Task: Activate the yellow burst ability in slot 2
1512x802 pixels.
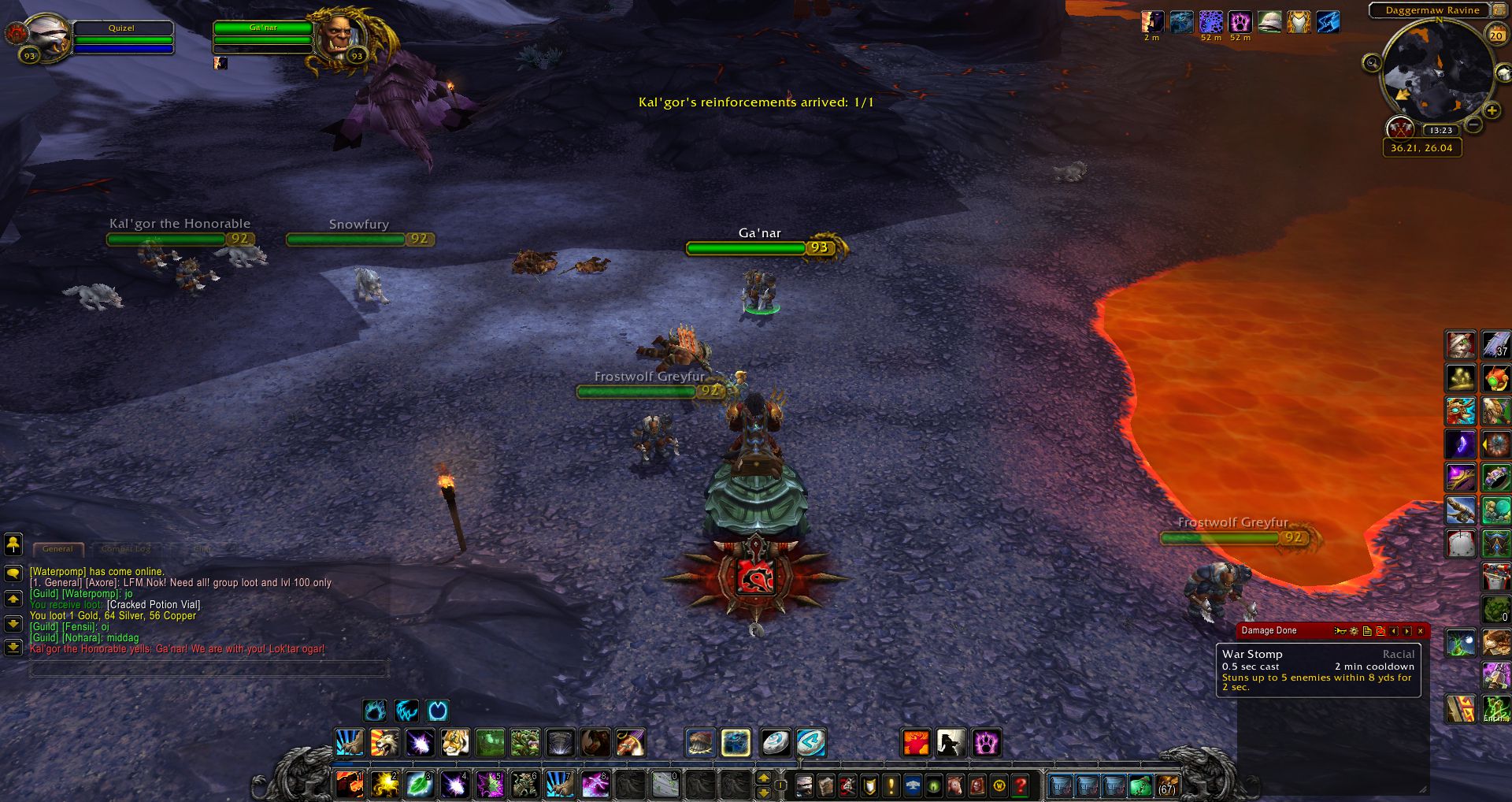Action: click(x=384, y=785)
